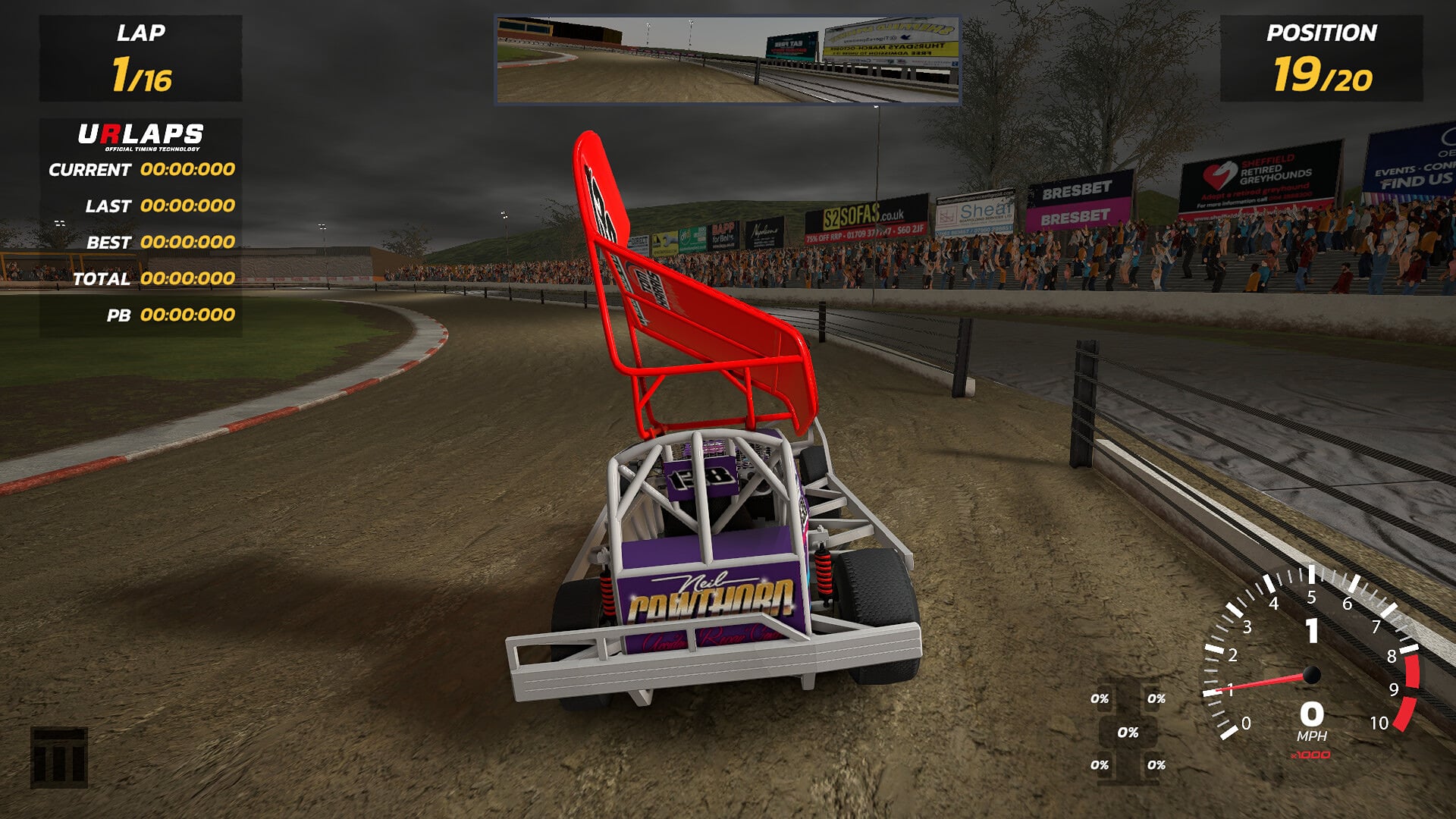This screenshot has width=1456, height=819.
Task: Select the three-bar icon in the corner
Action: click(59, 758)
